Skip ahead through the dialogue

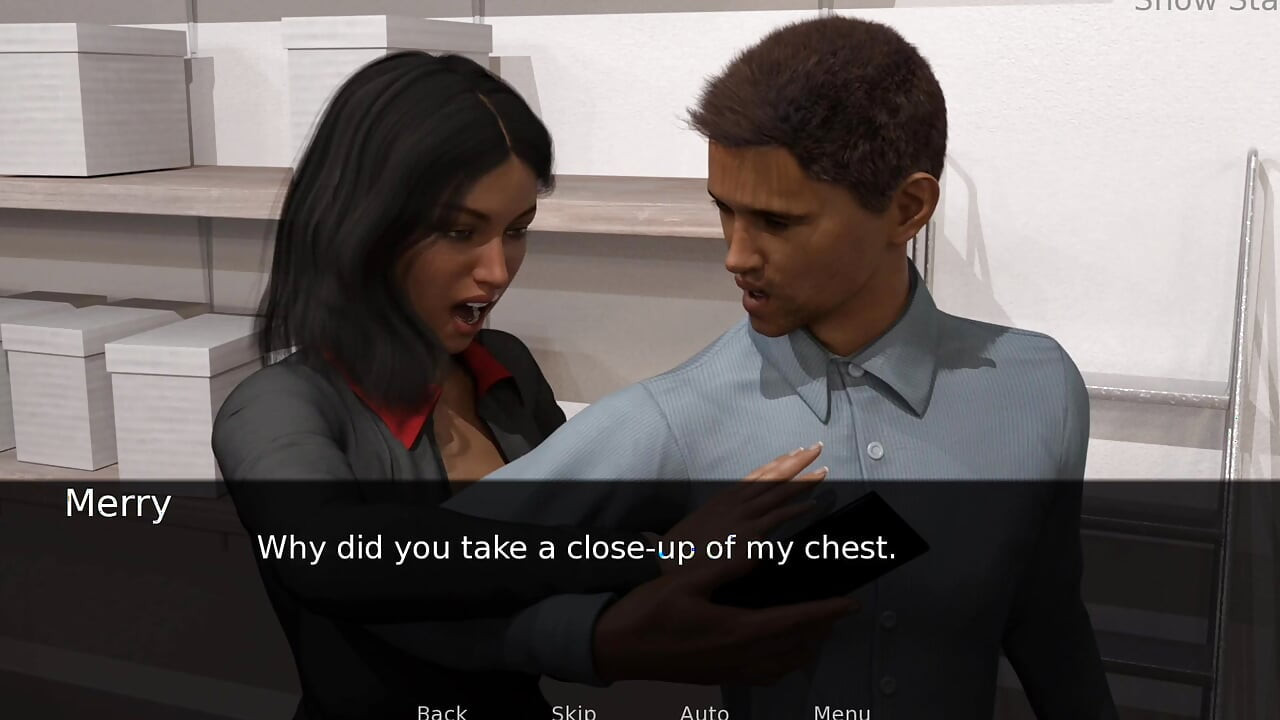pos(573,712)
